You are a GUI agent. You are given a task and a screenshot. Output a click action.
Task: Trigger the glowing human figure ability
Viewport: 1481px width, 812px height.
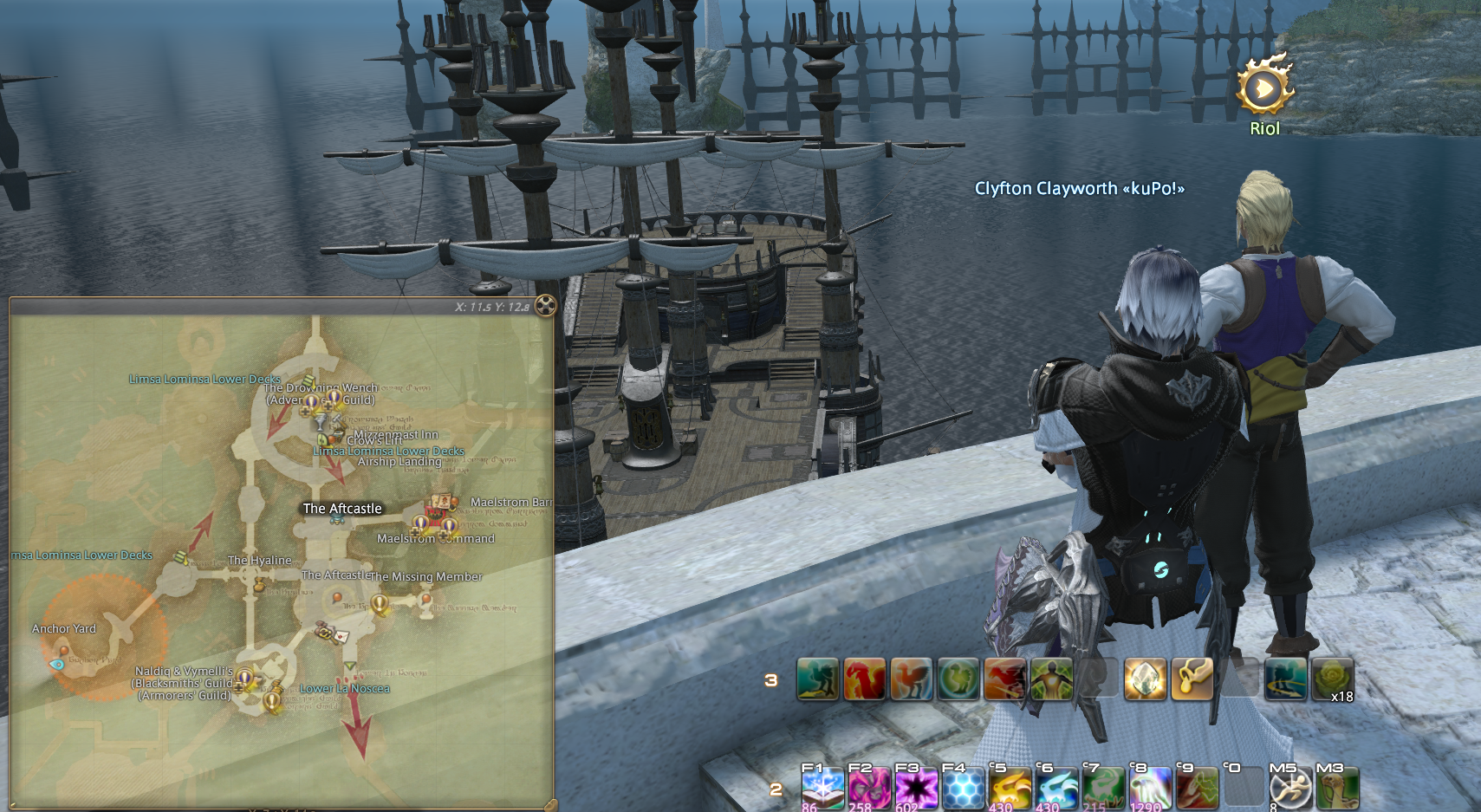(x=1051, y=679)
